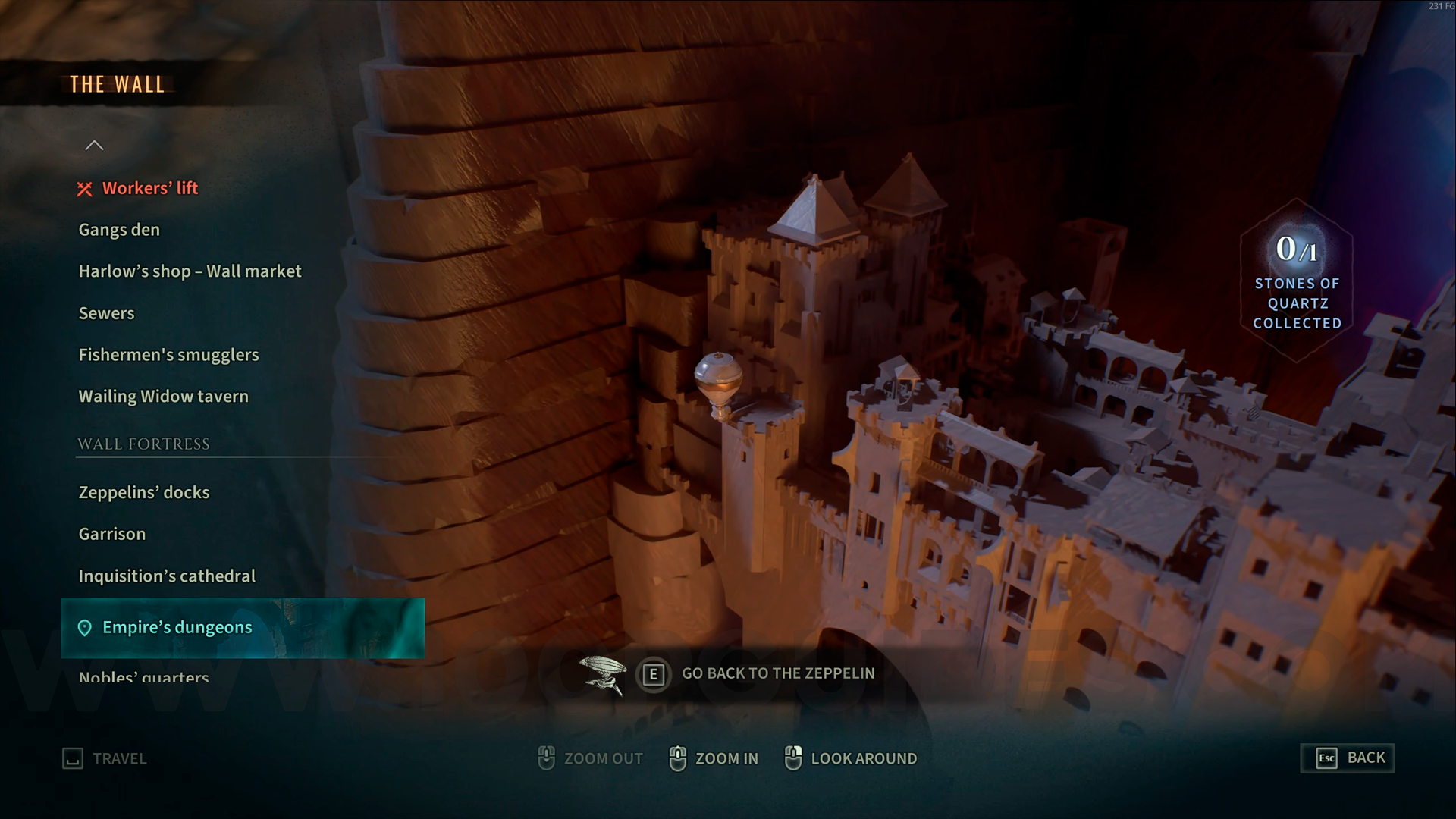1456x819 pixels.
Task: Choose the Garrison location
Action: 111,534
